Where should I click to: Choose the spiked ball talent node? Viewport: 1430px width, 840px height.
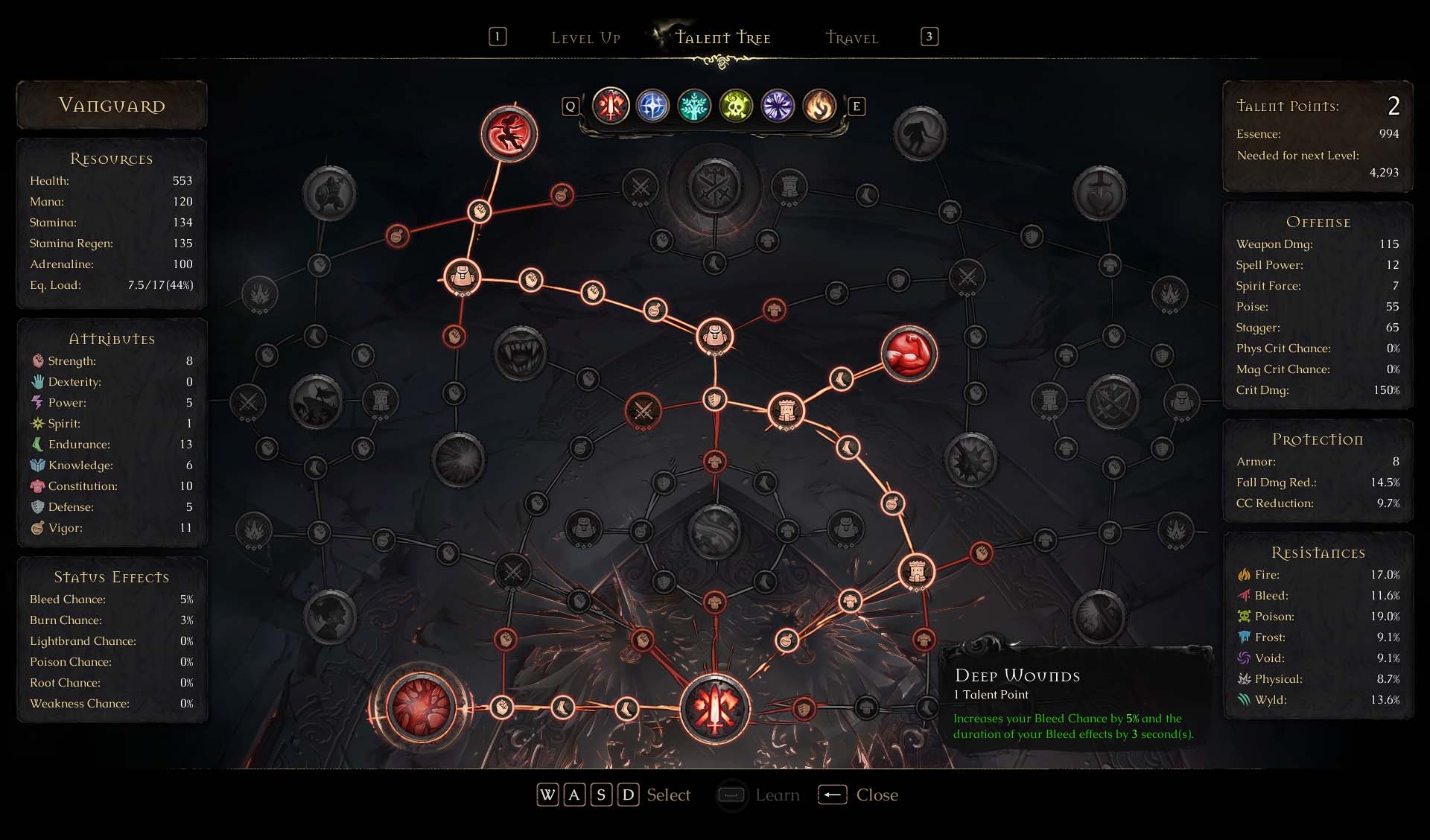(970, 459)
